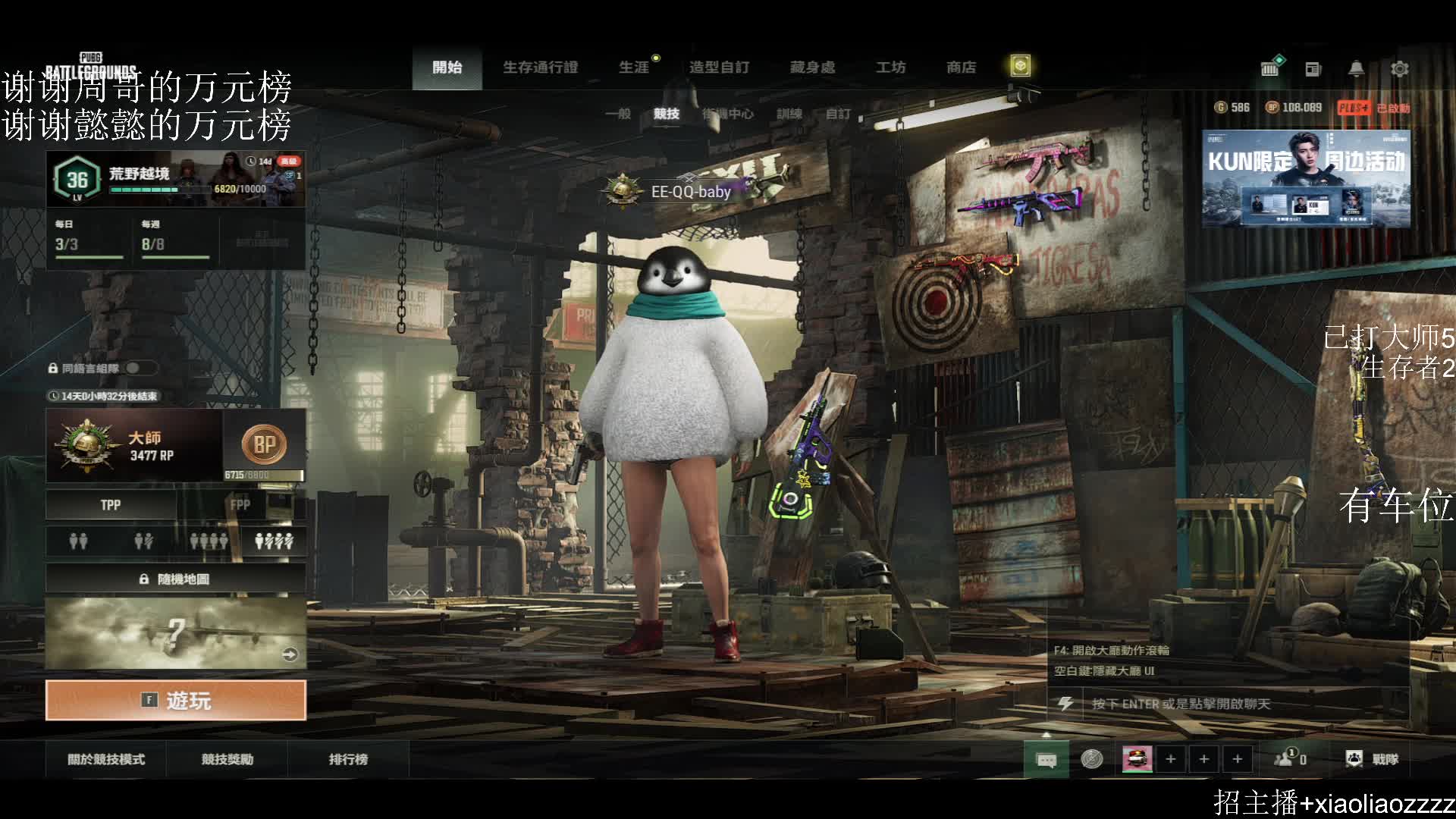Open 關於競技模式 ranked mode info
Image resolution: width=1456 pixels, height=819 pixels.
[106, 759]
